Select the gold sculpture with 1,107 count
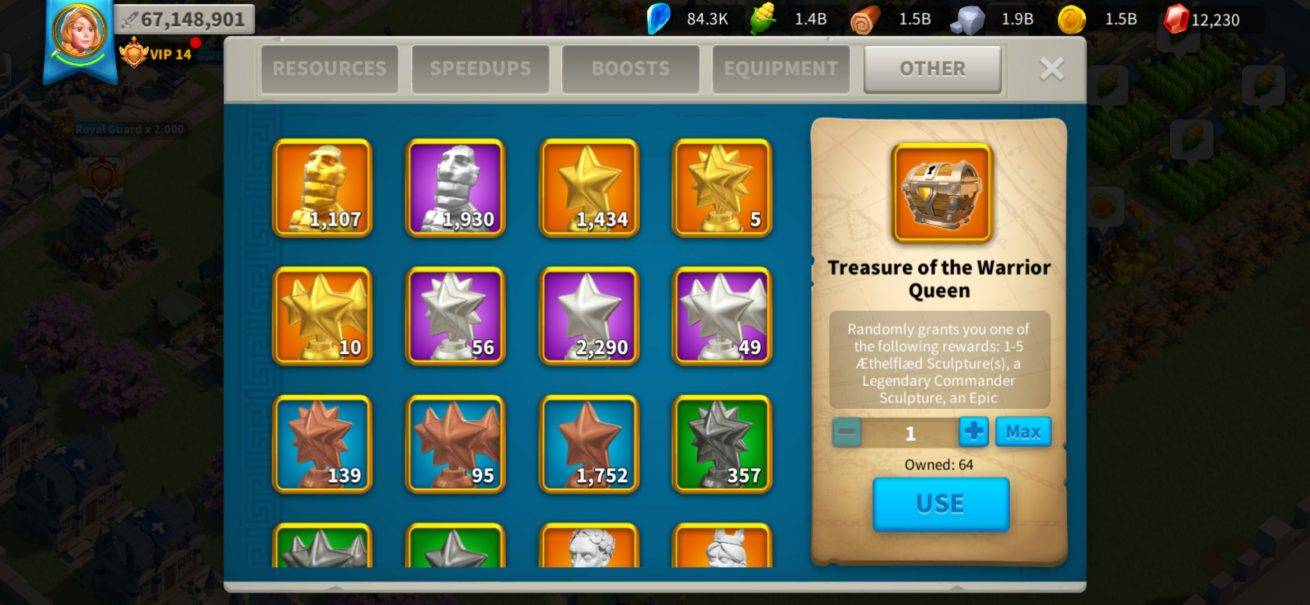 point(322,188)
